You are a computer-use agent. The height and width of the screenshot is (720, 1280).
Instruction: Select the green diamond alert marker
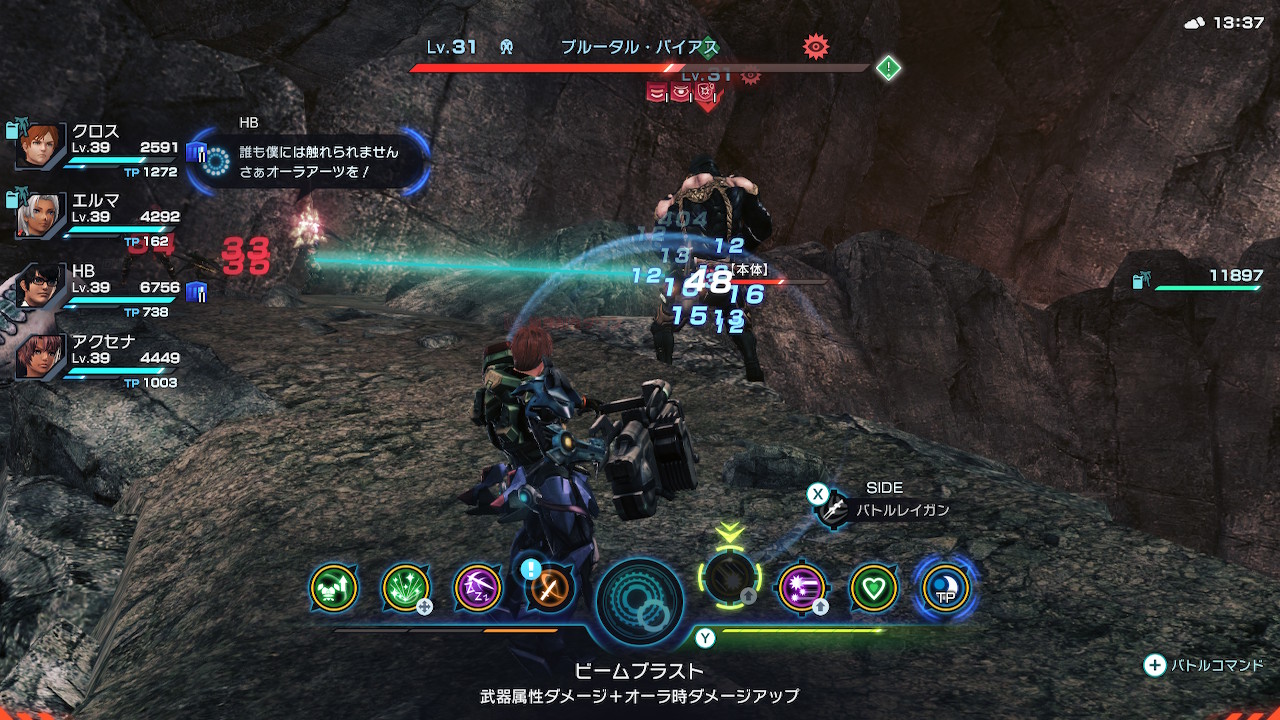coord(888,68)
